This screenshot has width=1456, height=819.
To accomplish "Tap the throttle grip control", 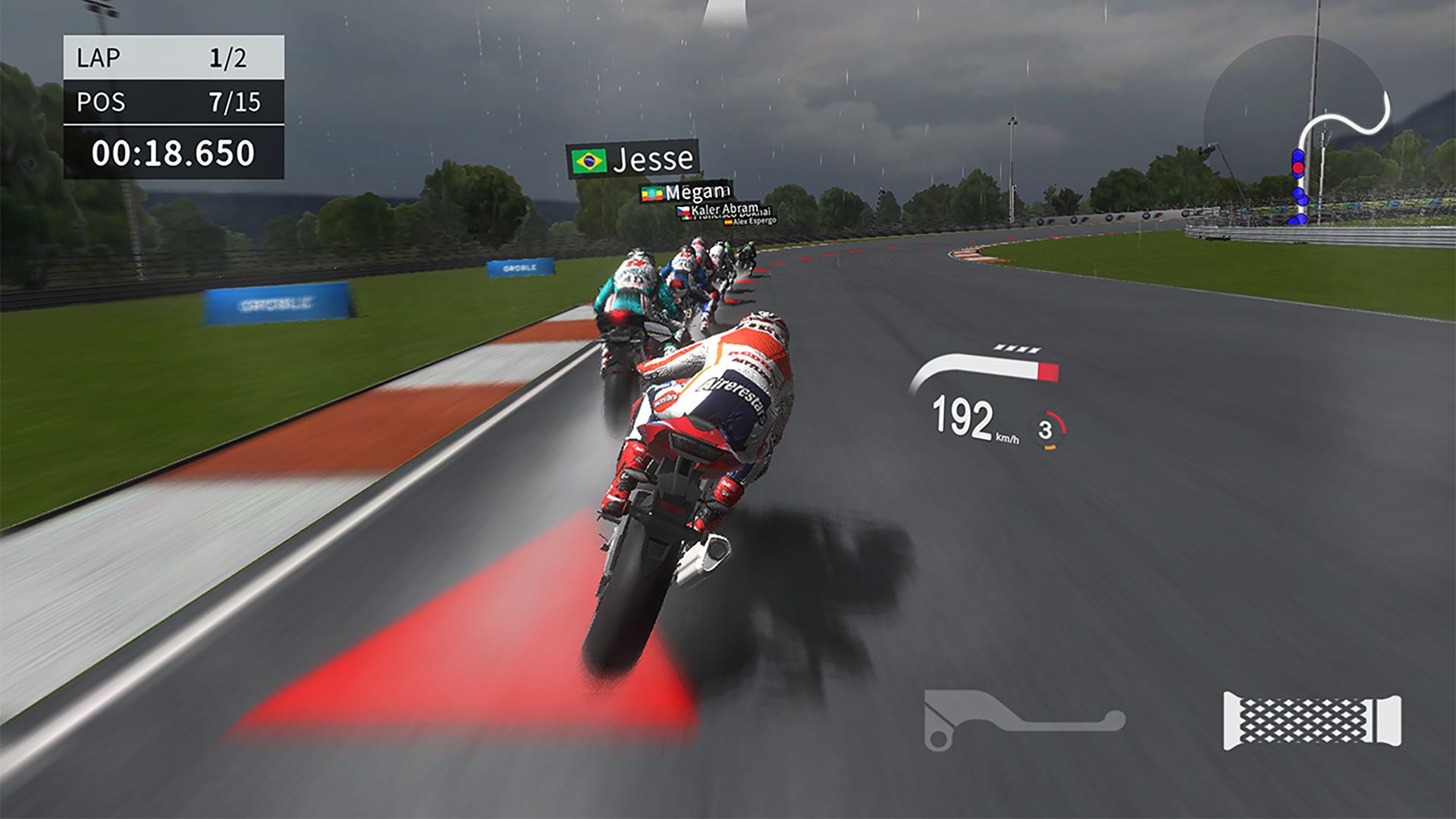I will click(x=1312, y=721).
